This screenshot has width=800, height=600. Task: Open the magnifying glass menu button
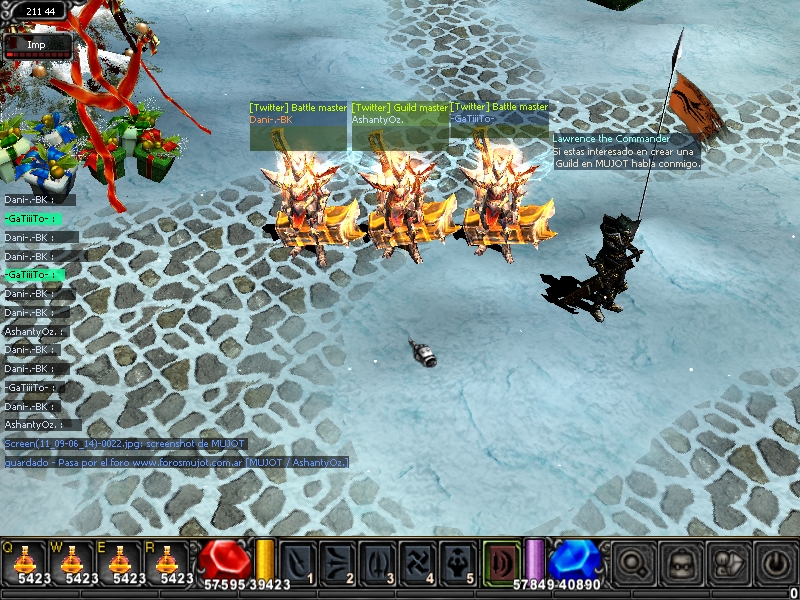pyautogui.click(x=633, y=564)
